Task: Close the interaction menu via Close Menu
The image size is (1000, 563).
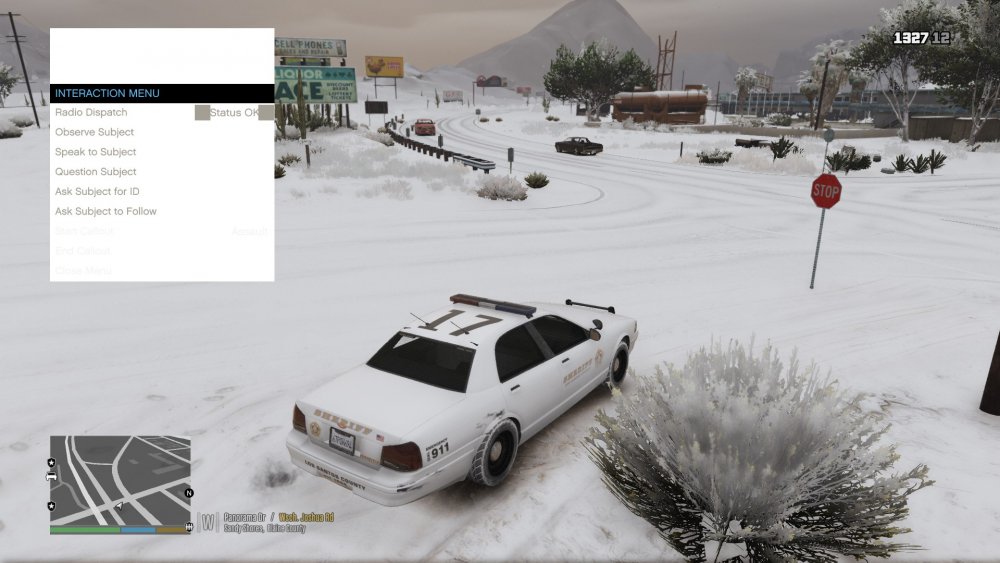Action: (x=83, y=270)
